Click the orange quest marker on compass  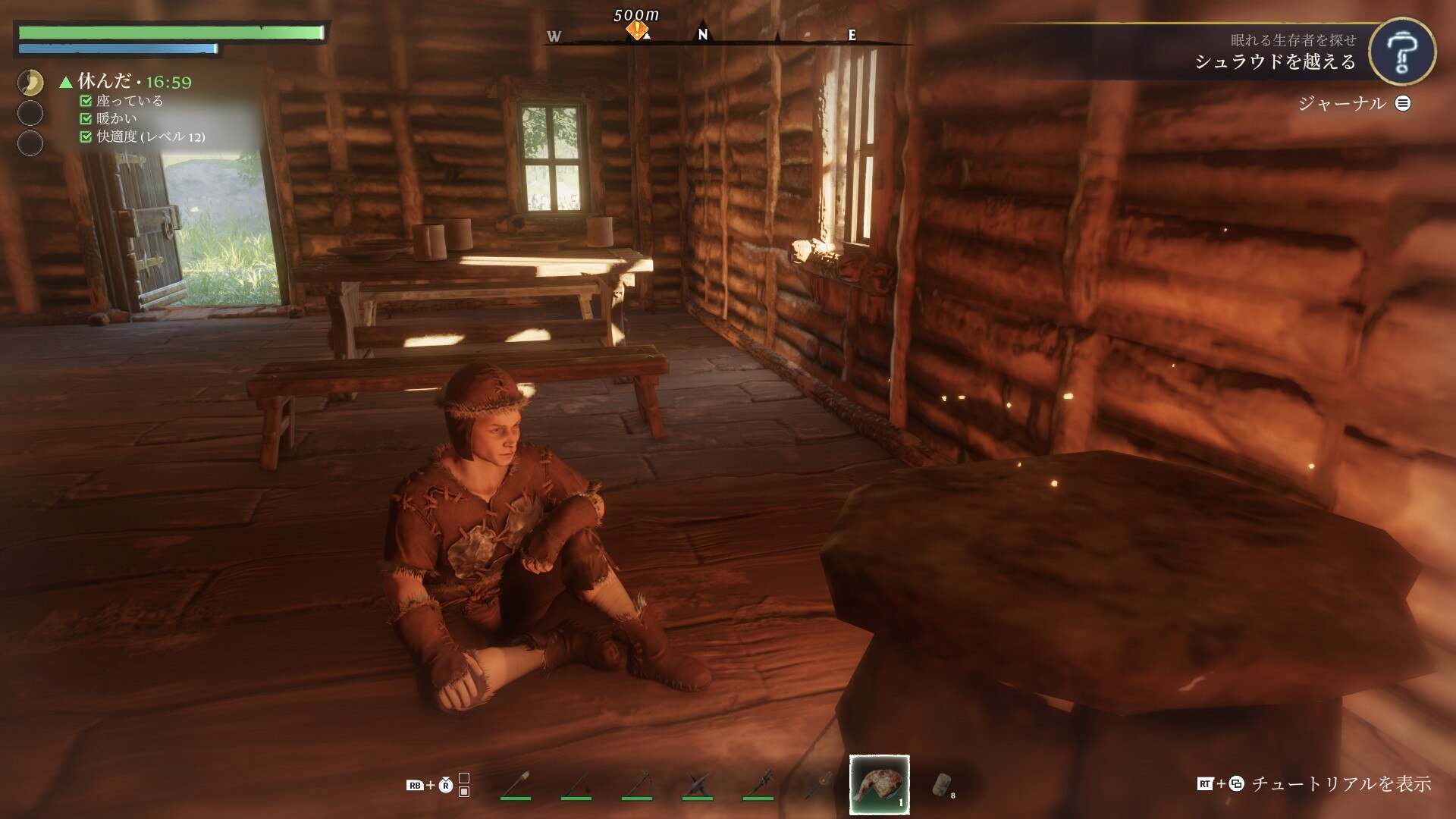(637, 30)
